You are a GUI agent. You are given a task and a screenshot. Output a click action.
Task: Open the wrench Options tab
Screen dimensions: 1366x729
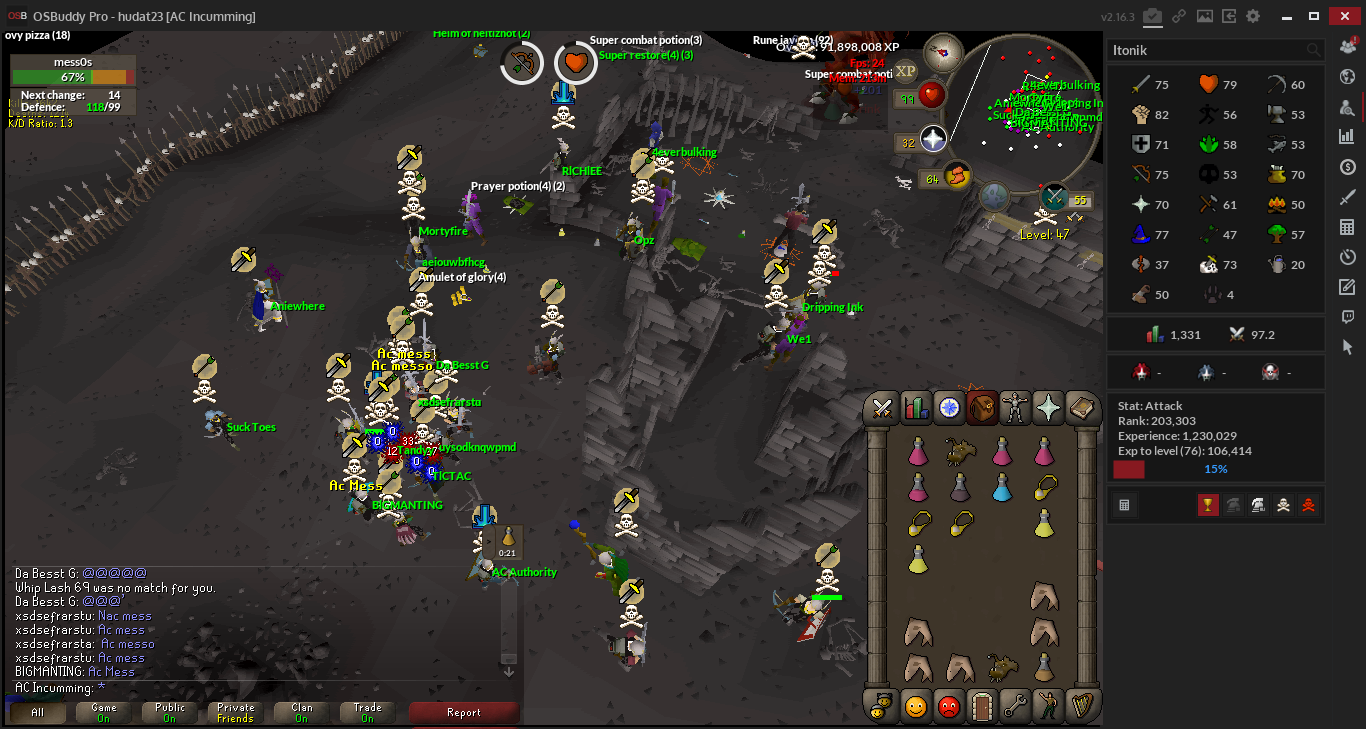point(1014,706)
